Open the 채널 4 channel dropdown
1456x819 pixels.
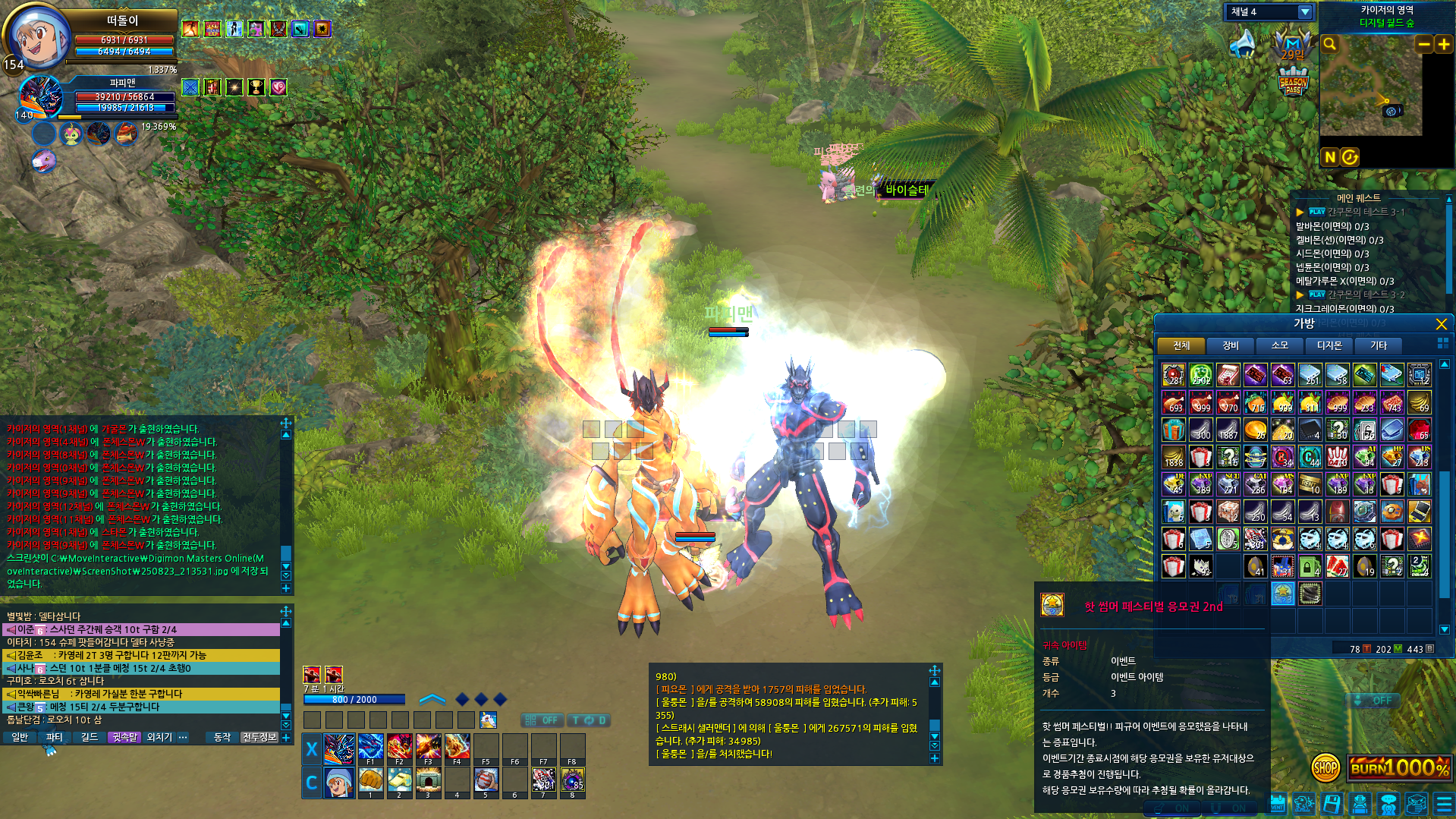tap(1305, 12)
